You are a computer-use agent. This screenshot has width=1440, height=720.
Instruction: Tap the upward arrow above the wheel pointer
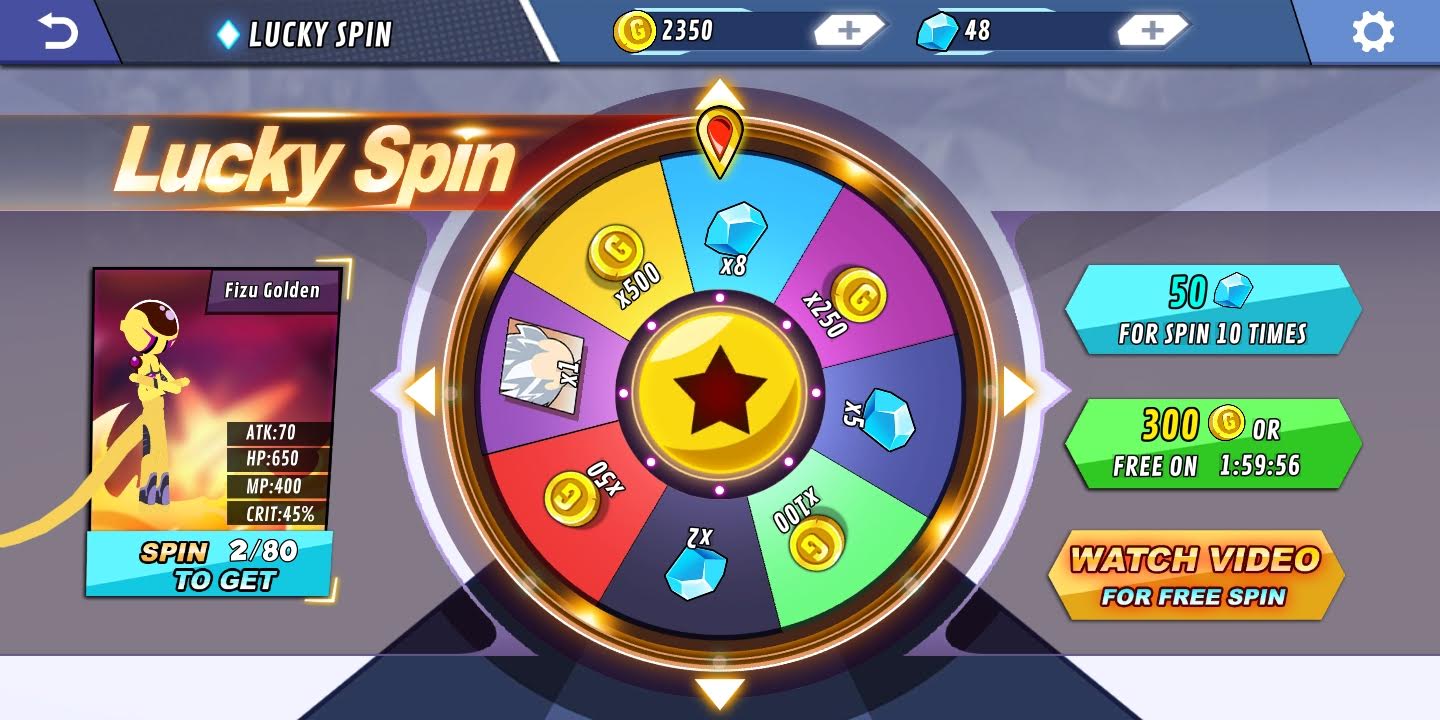pyautogui.click(x=718, y=96)
